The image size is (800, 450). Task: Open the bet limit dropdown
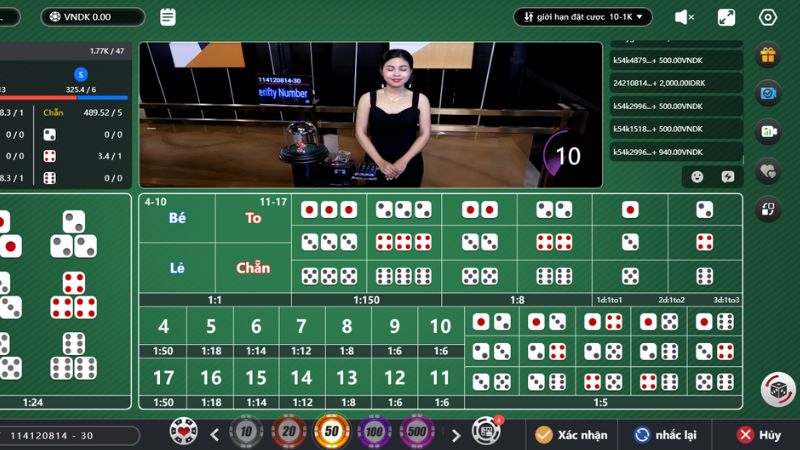pos(583,17)
